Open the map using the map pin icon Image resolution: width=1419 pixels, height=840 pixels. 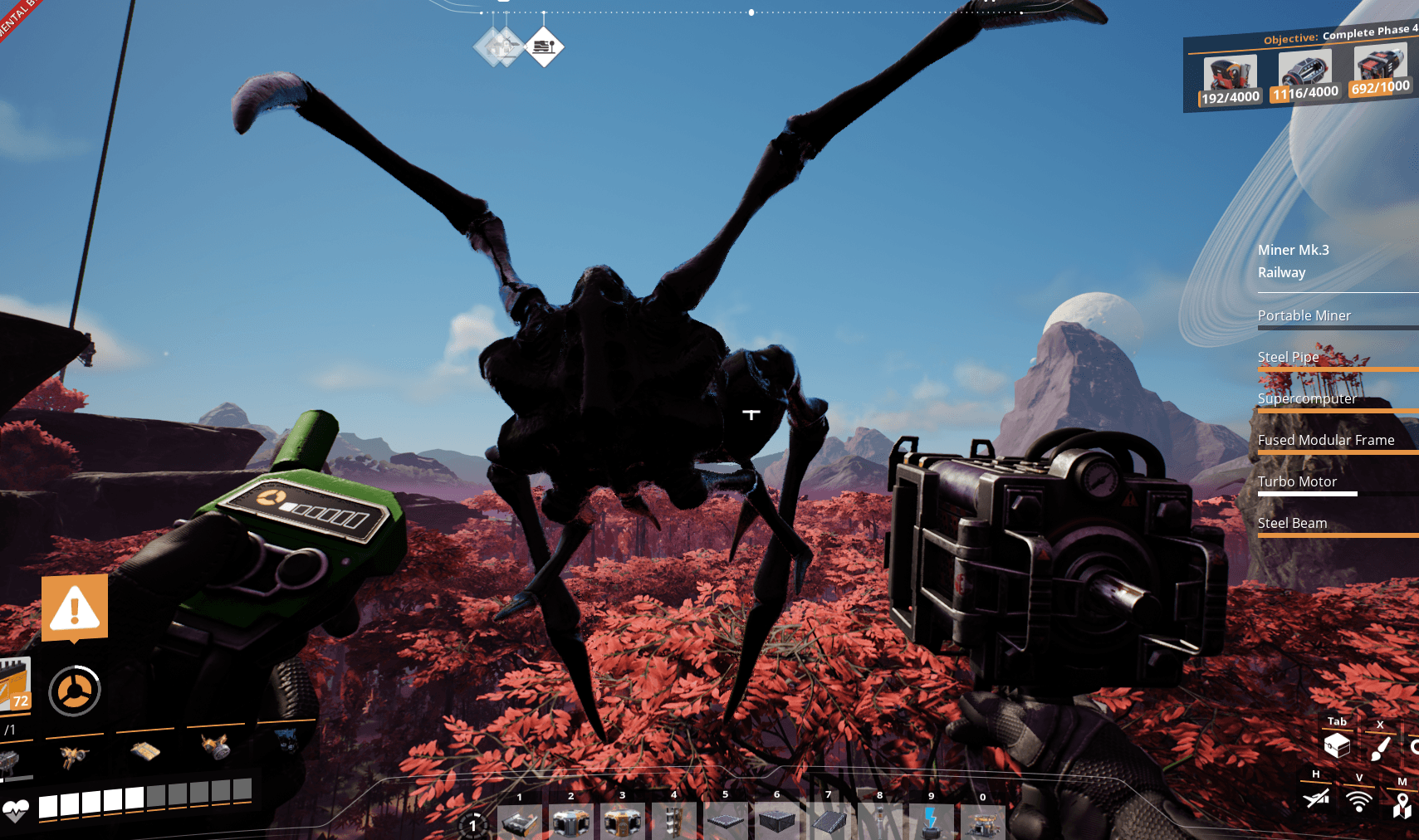tap(1403, 805)
